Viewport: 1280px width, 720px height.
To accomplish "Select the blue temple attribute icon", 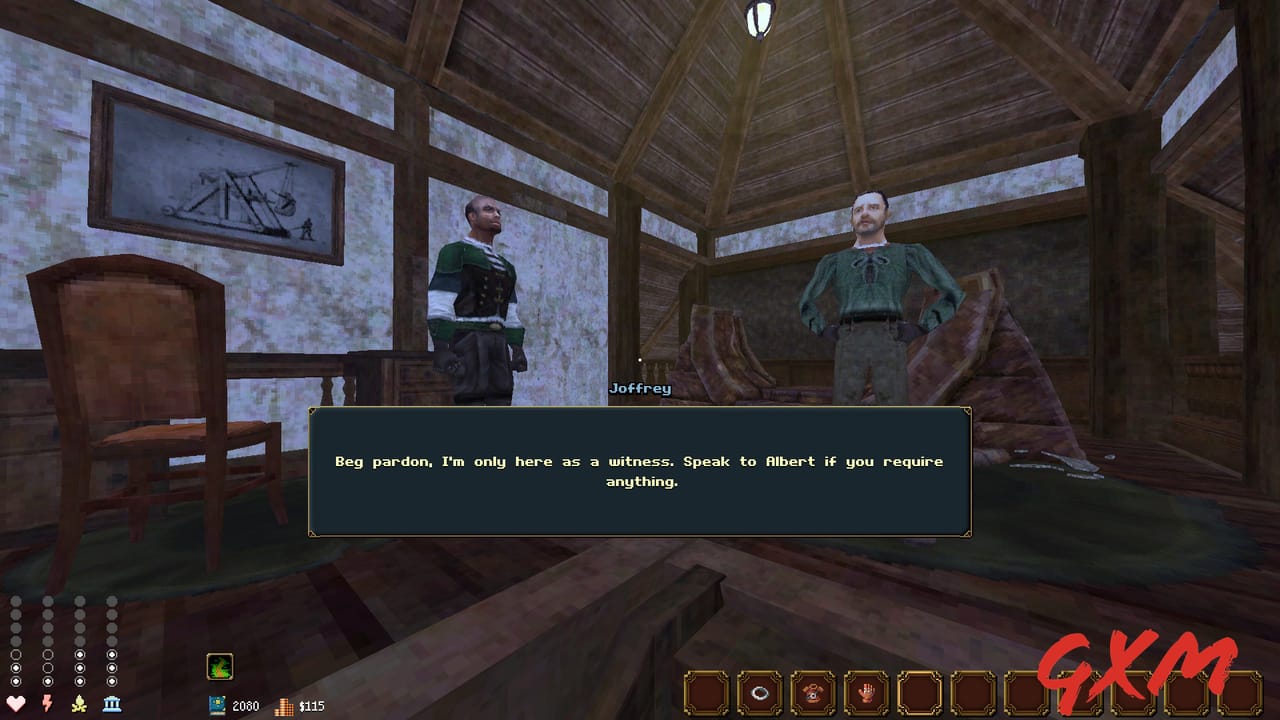I will [112, 703].
